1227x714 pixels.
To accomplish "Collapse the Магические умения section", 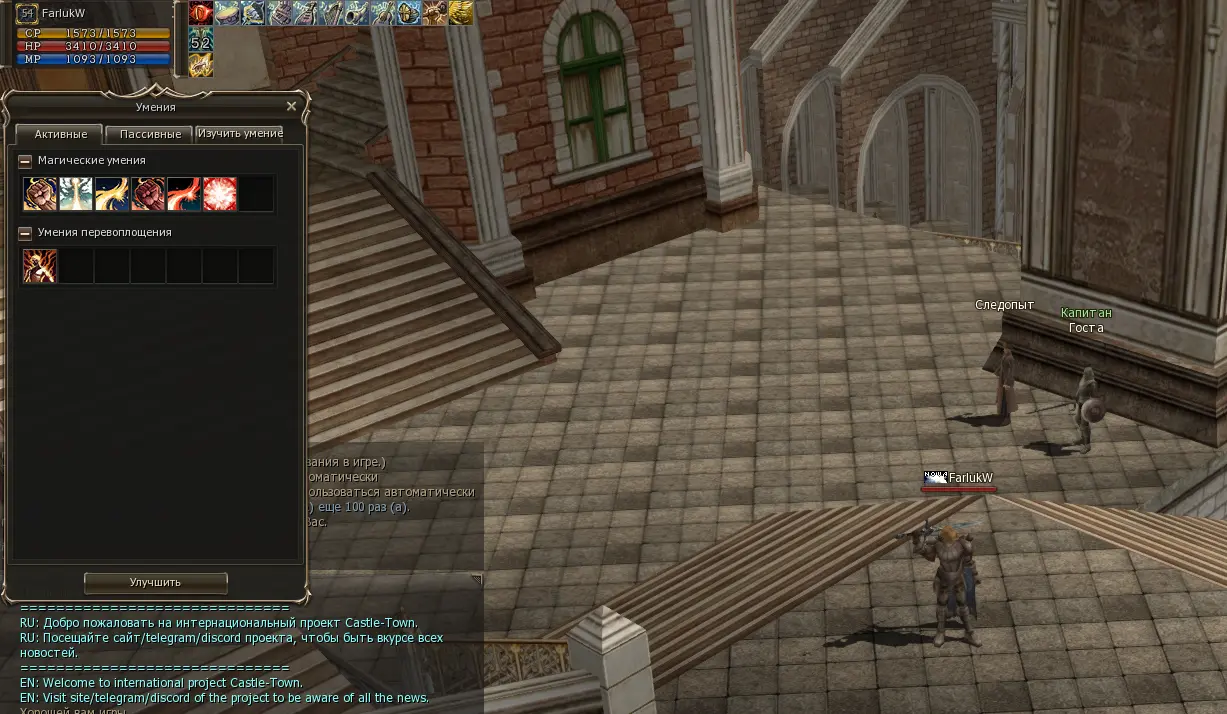I will point(25,161).
